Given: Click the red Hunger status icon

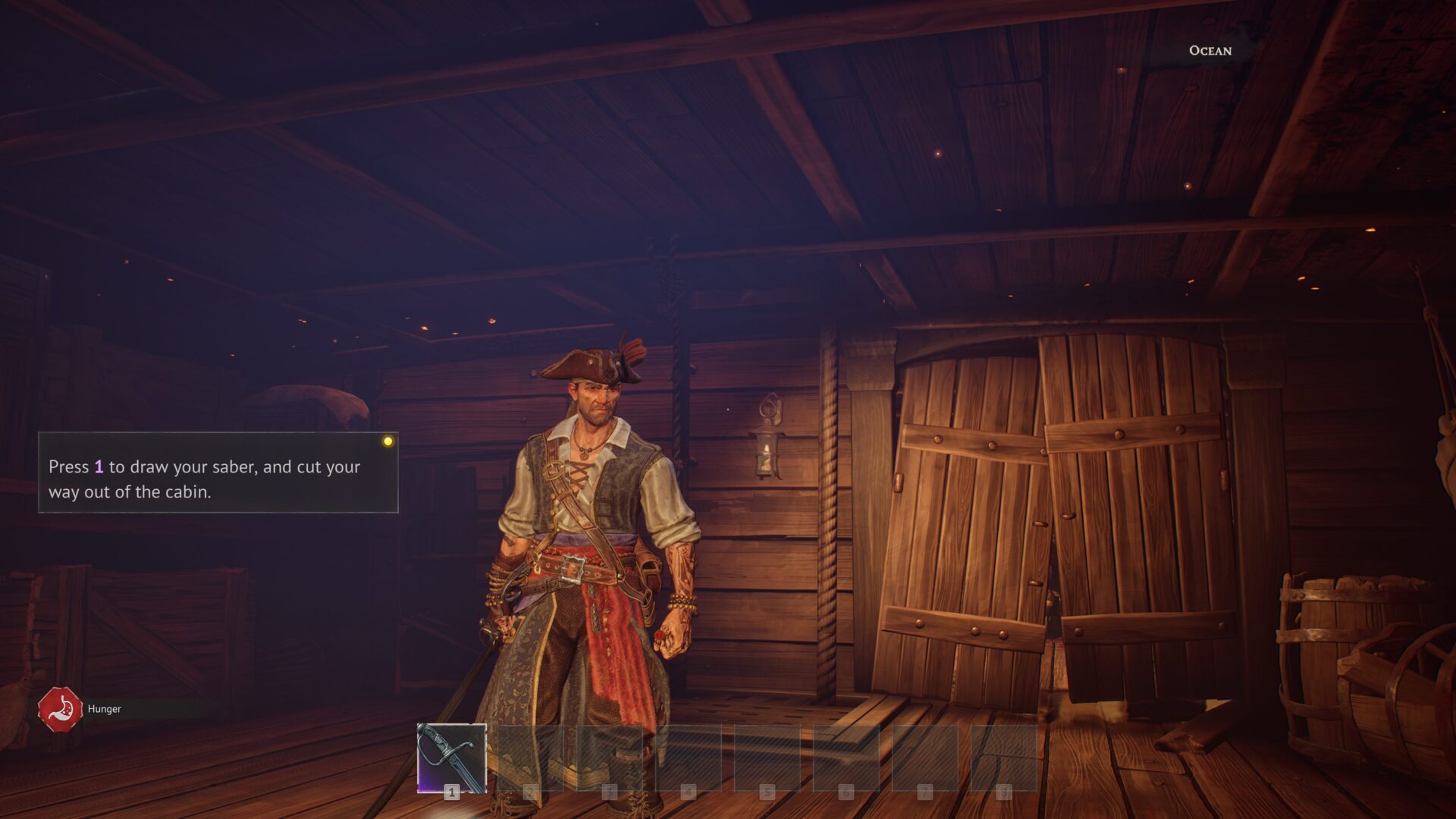Looking at the screenshot, I should pos(60,709).
